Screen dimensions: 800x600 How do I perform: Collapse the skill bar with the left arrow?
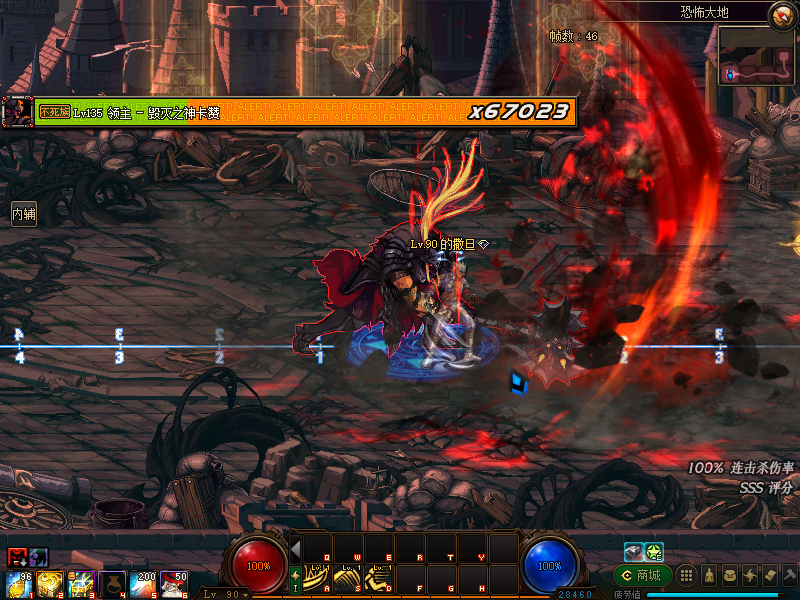pos(296,548)
